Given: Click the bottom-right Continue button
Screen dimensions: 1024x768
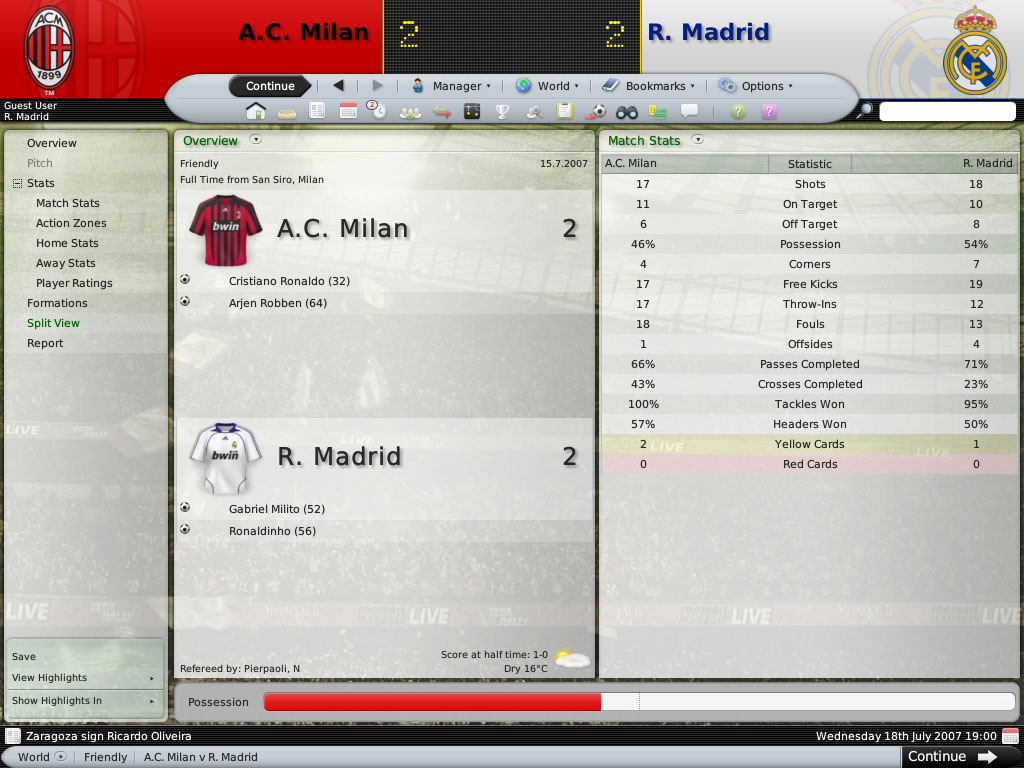Looking at the screenshot, I should coord(951,756).
